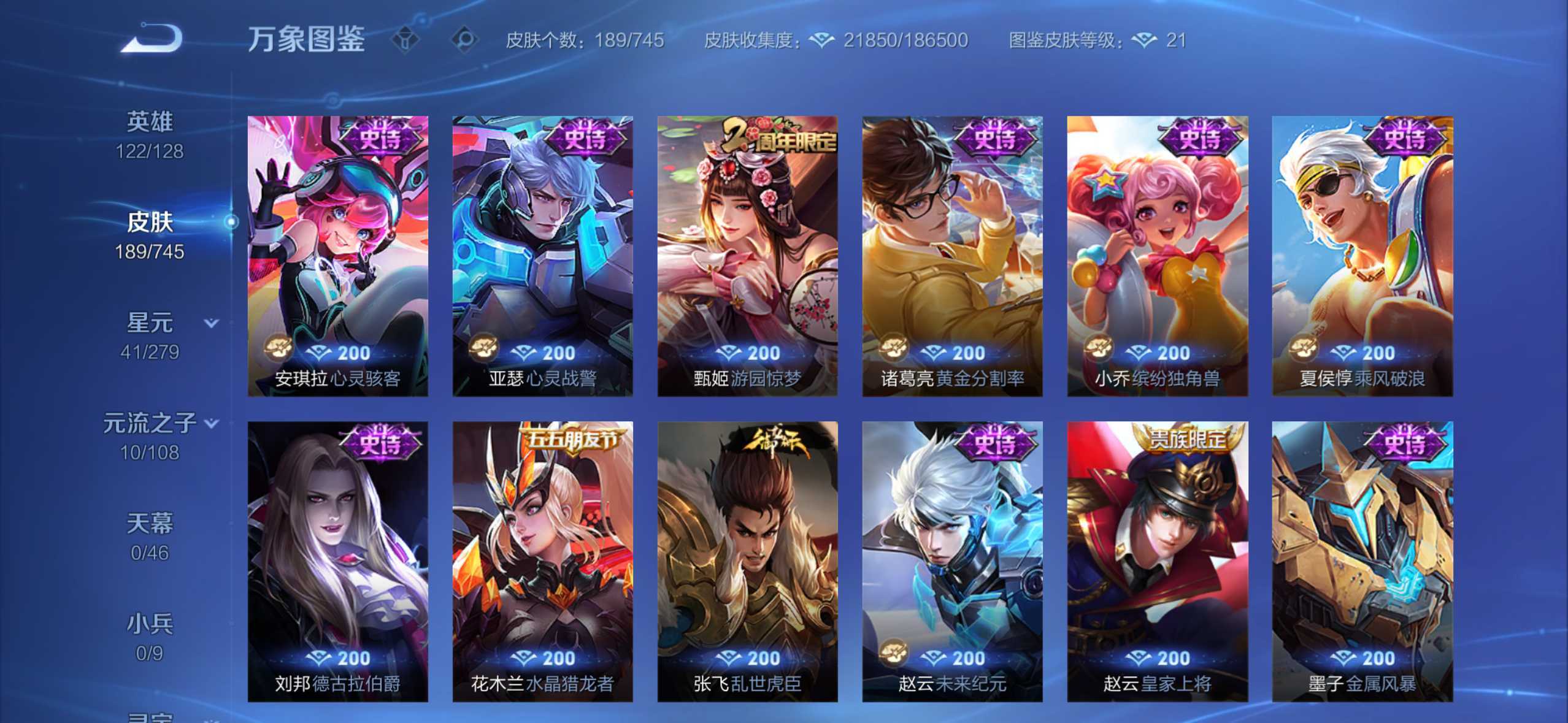Choose the 亚瑟 心灵战警 skin card
The height and width of the screenshot is (723, 1568).
click(x=542, y=256)
